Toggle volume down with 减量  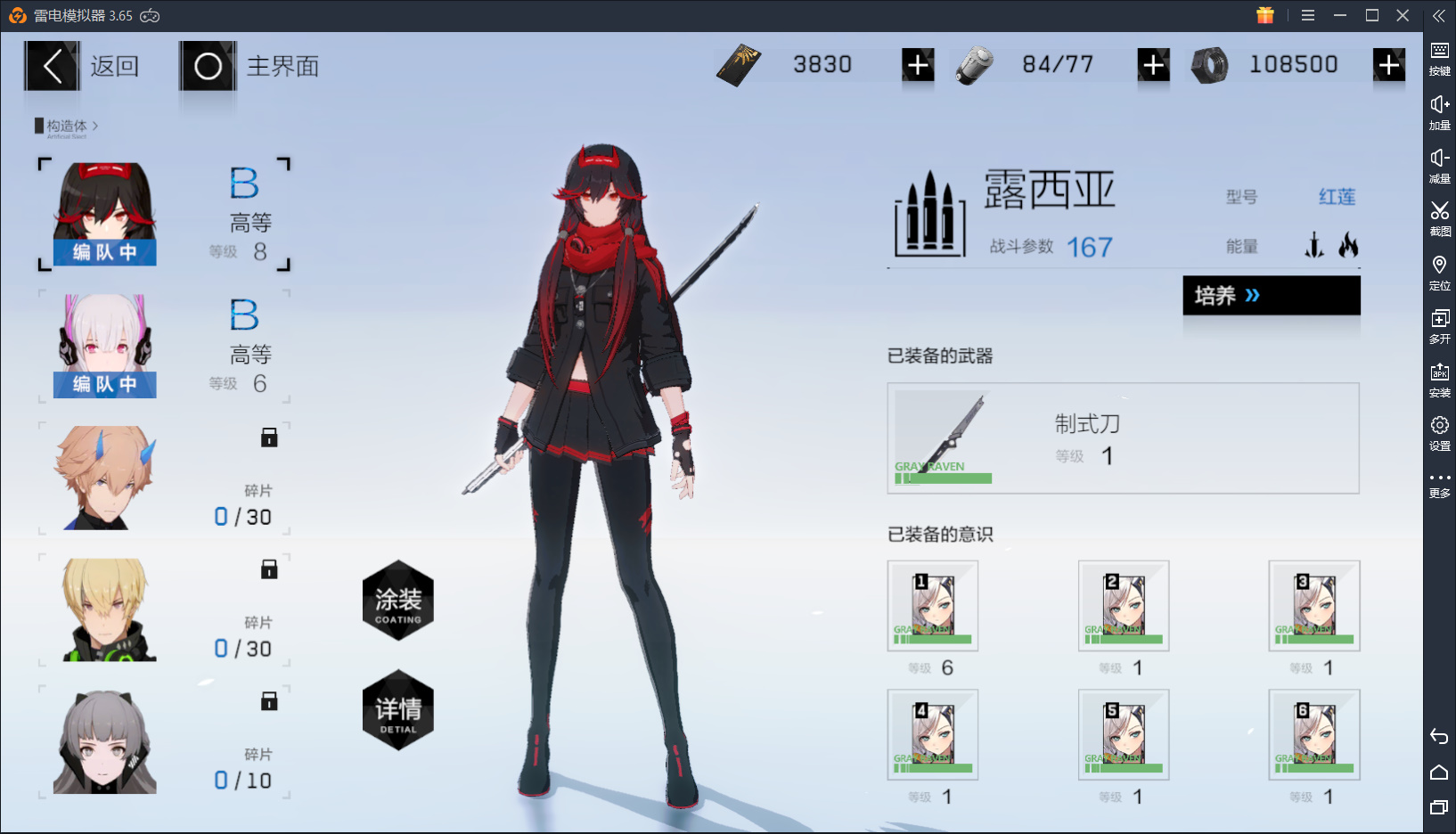[1440, 165]
